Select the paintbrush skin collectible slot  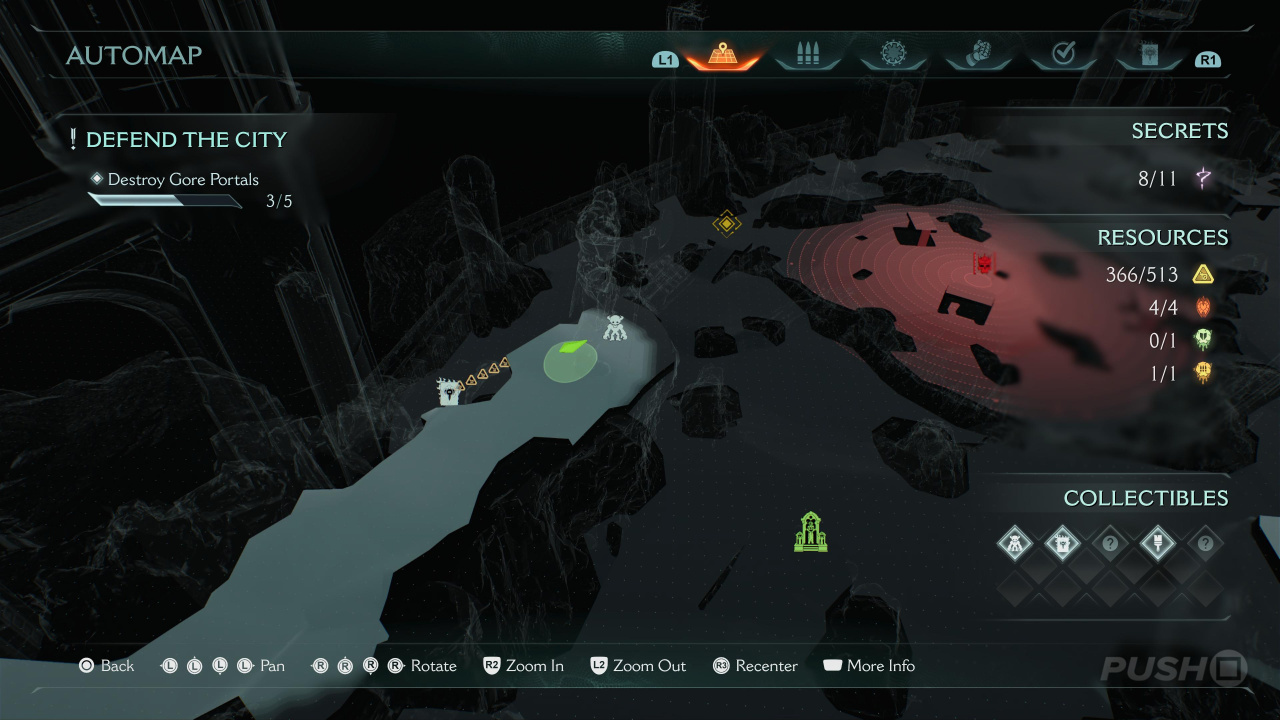click(x=1157, y=544)
